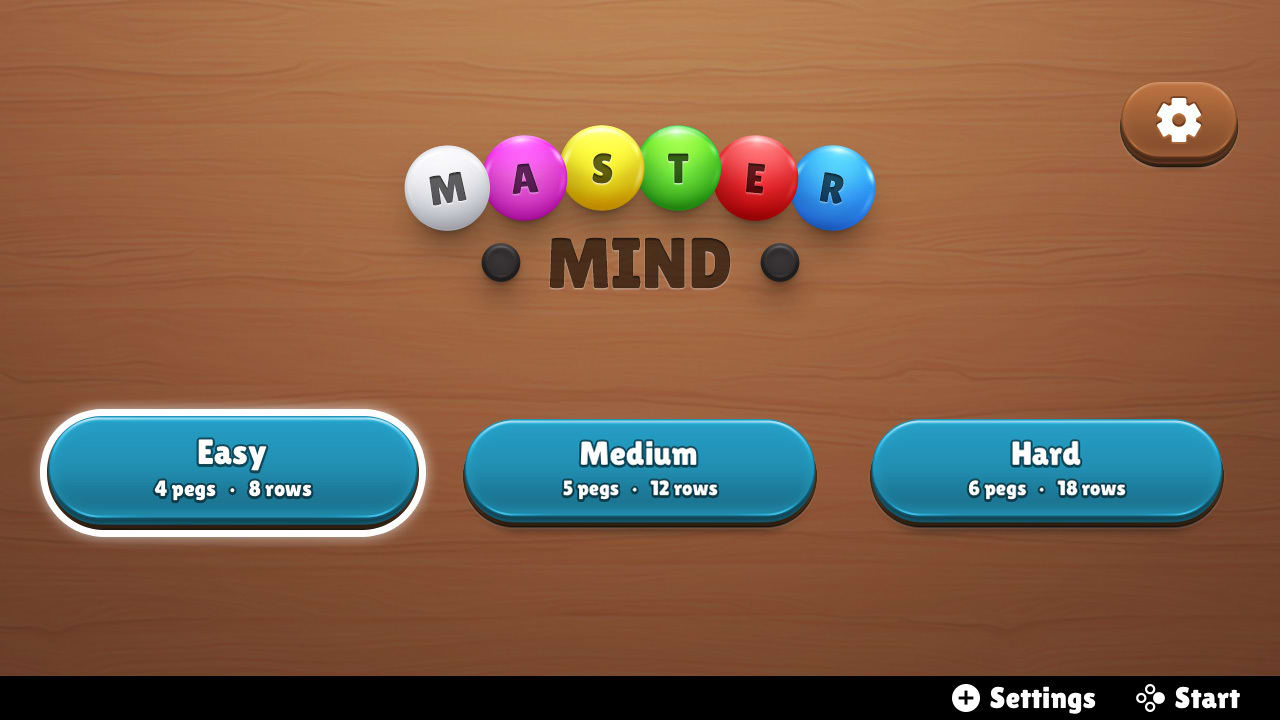Select the Medium difficulty mode
Viewport: 1280px width, 720px height.
pyautogui.click(x=639, y=468)
